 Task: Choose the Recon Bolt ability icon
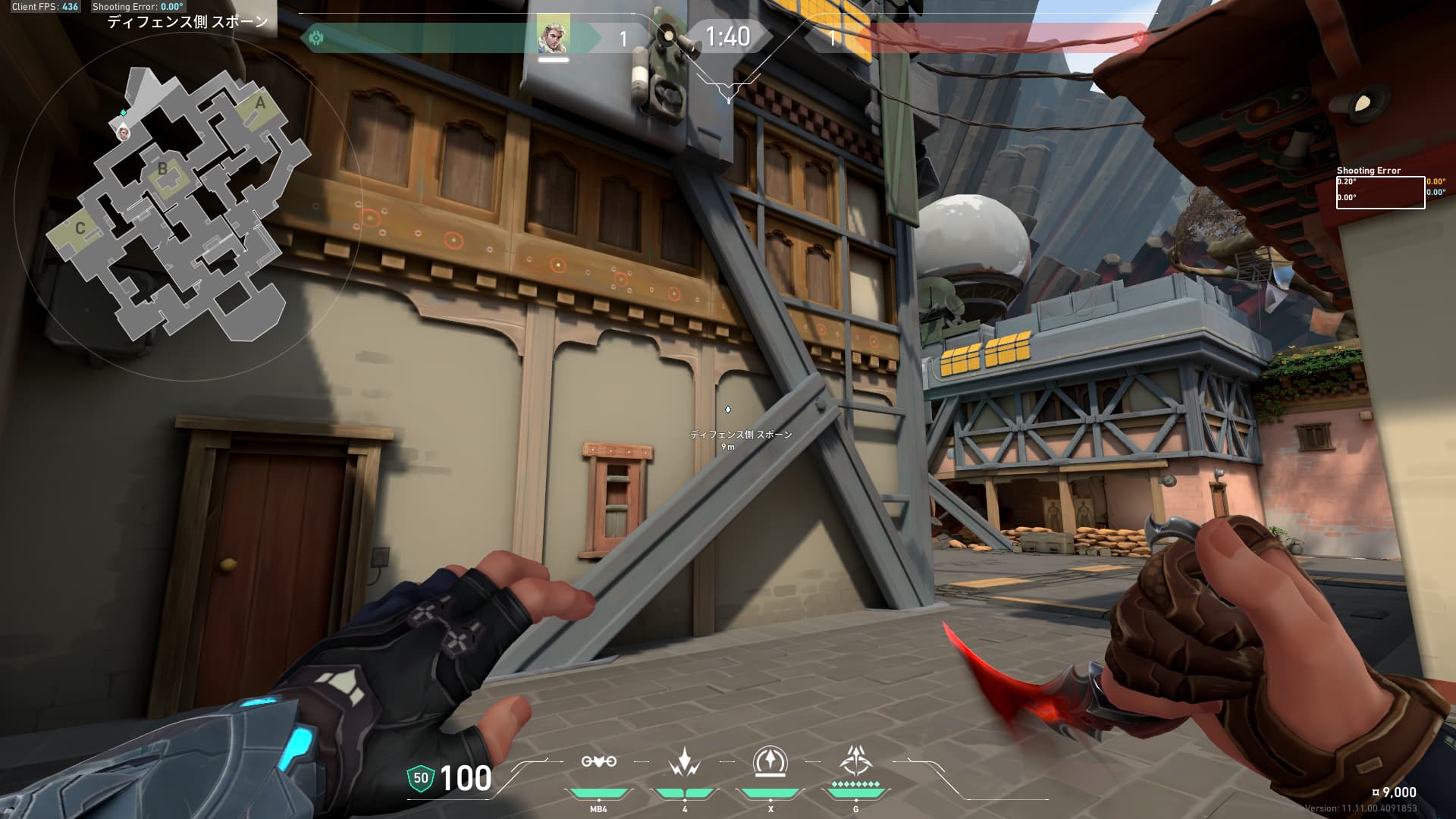(x=770, y=761)
